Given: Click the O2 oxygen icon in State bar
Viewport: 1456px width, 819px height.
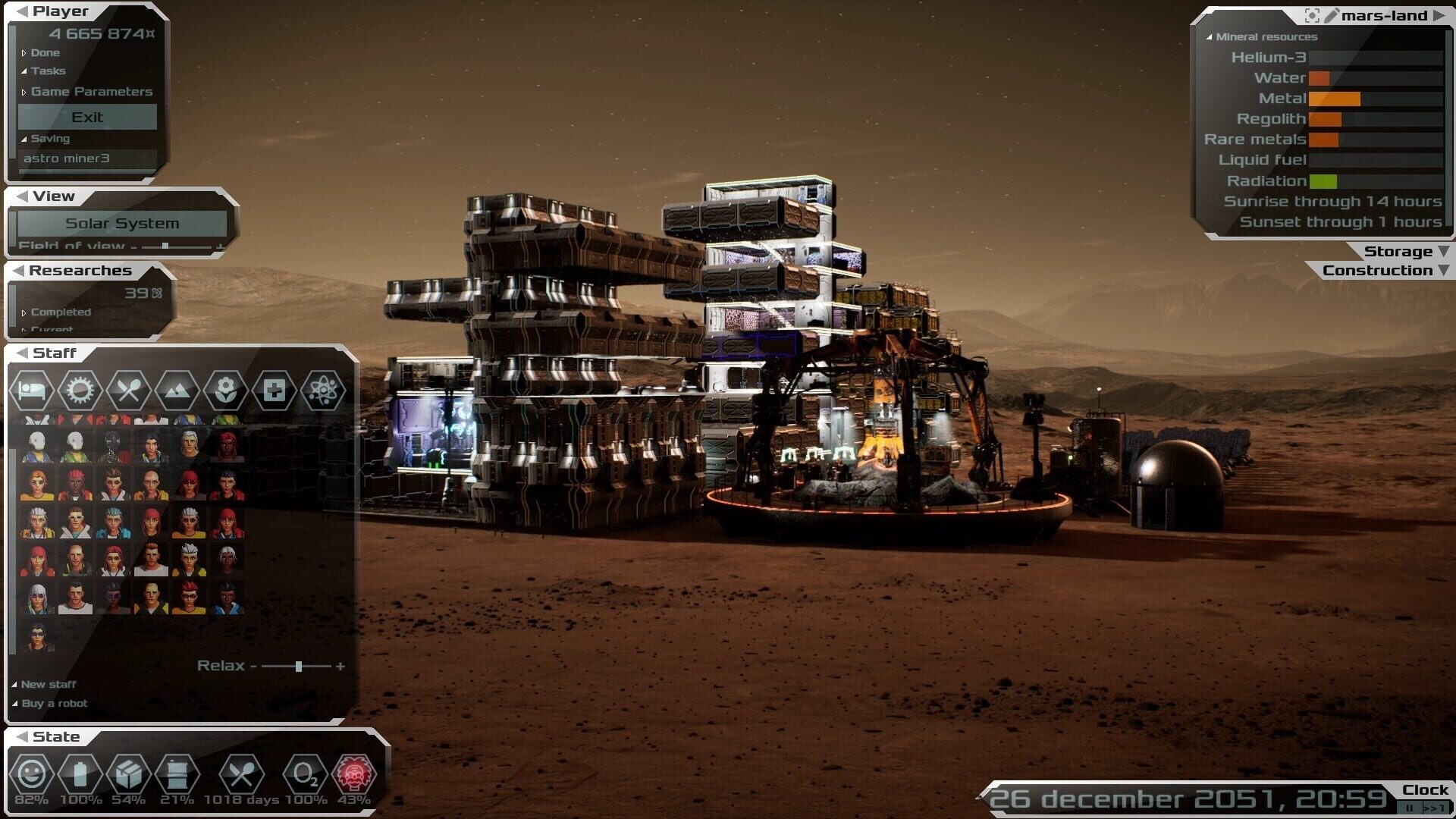Looking at the screenshot, I should [306, 775].
